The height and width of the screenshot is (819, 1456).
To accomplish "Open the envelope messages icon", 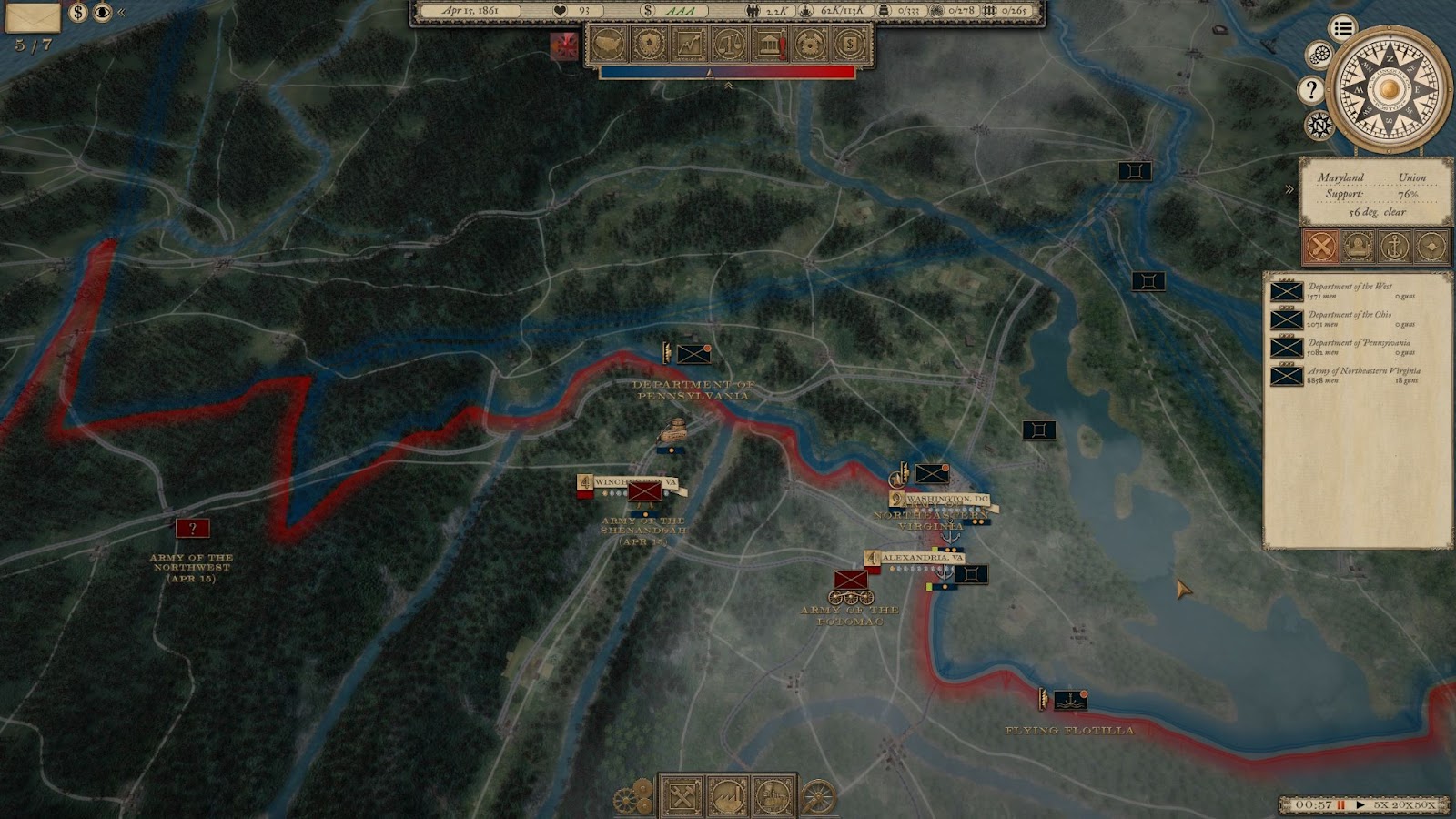I will (34, 16).
